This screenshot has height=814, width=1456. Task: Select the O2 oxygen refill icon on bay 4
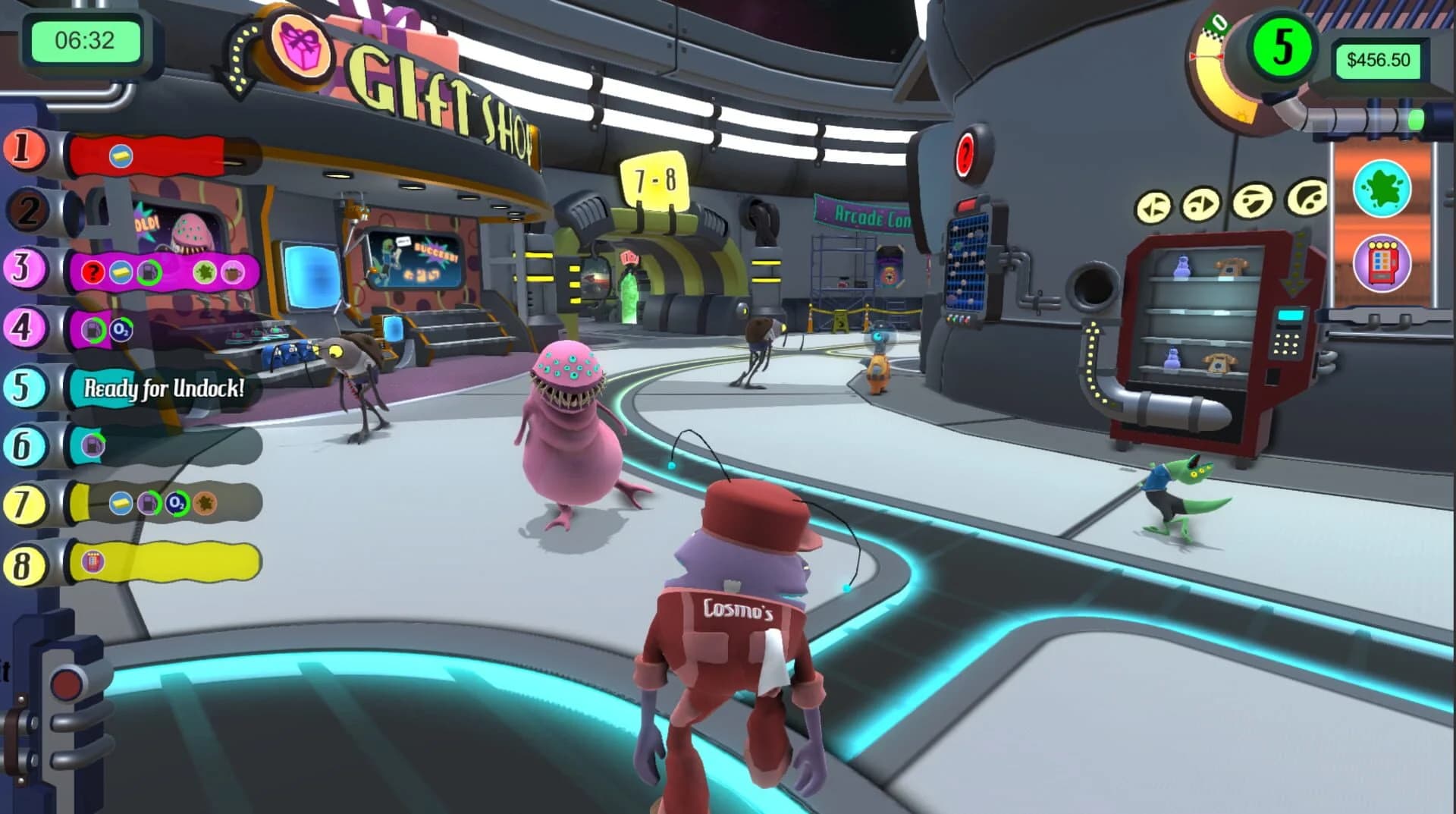coord(121,328)
